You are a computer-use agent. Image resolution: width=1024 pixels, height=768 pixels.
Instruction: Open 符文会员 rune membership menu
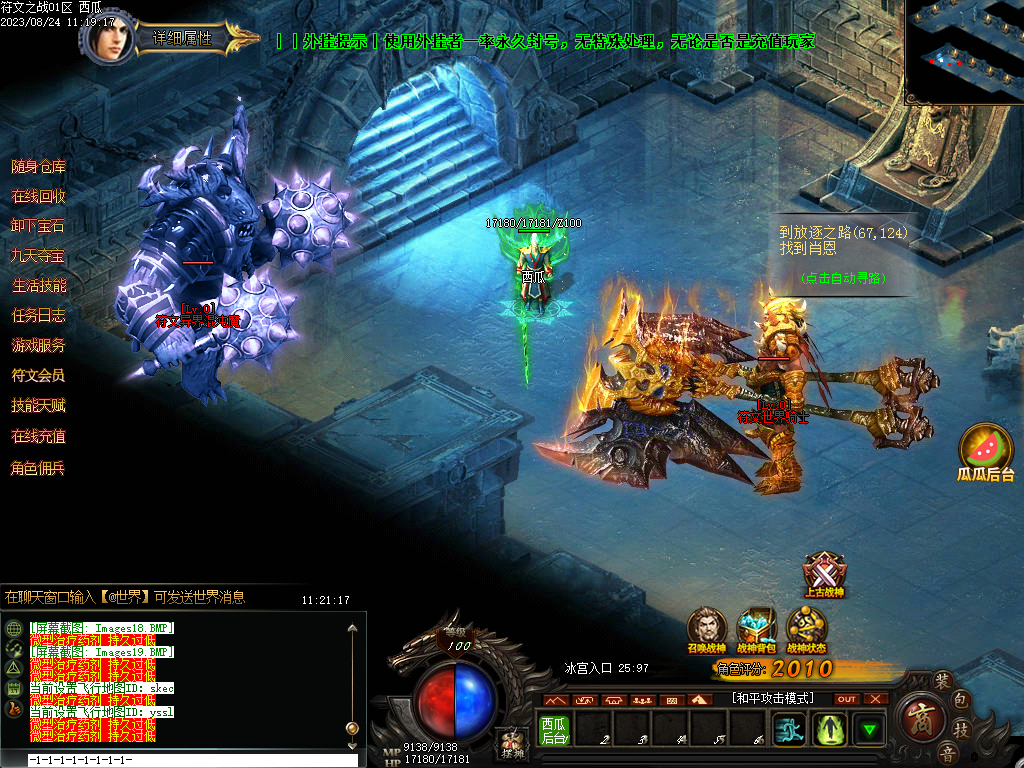(x=38, y=376)
